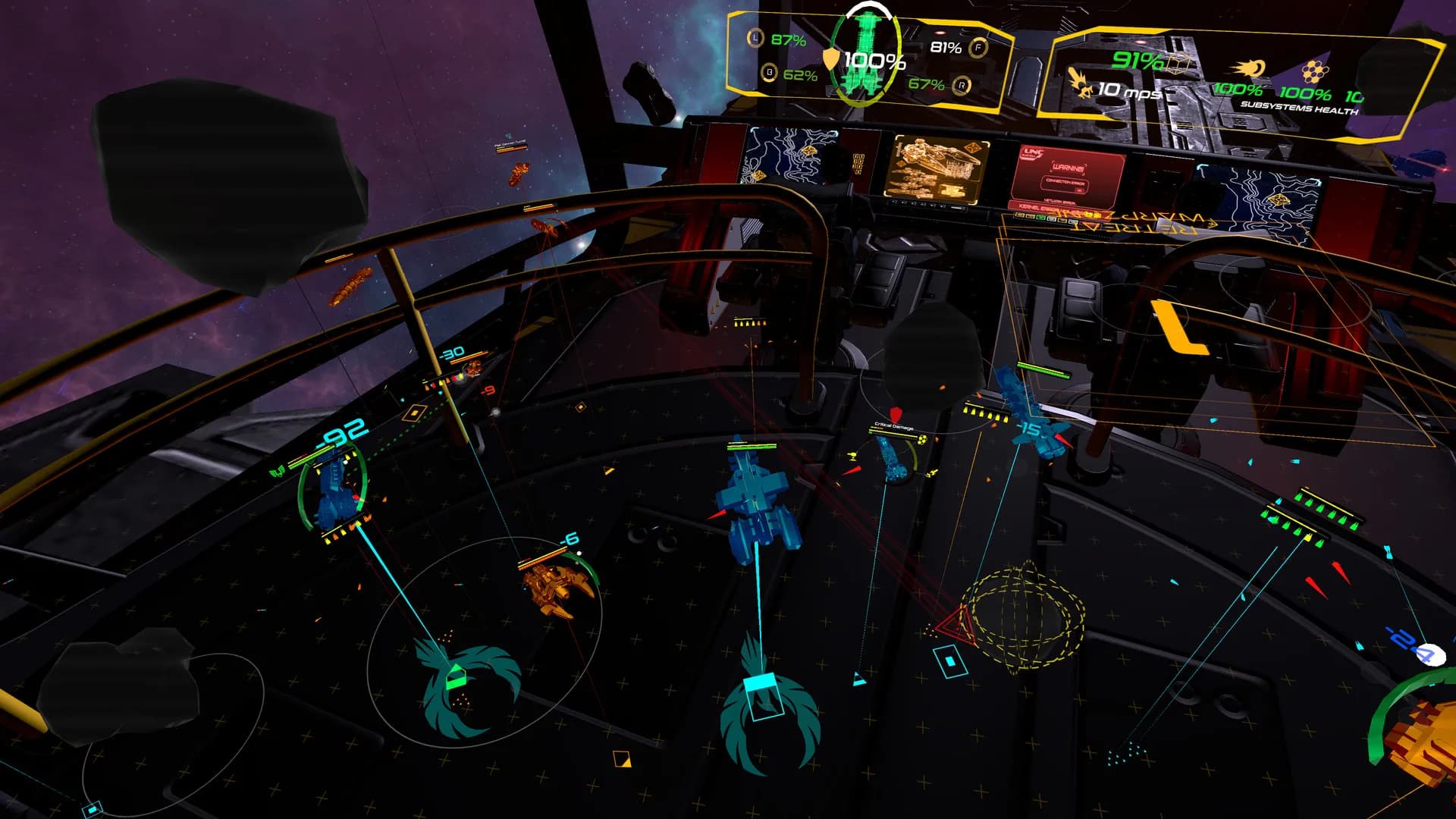
Task: Click the honeycomb subsystem icon
Action: pos(1314,73)
